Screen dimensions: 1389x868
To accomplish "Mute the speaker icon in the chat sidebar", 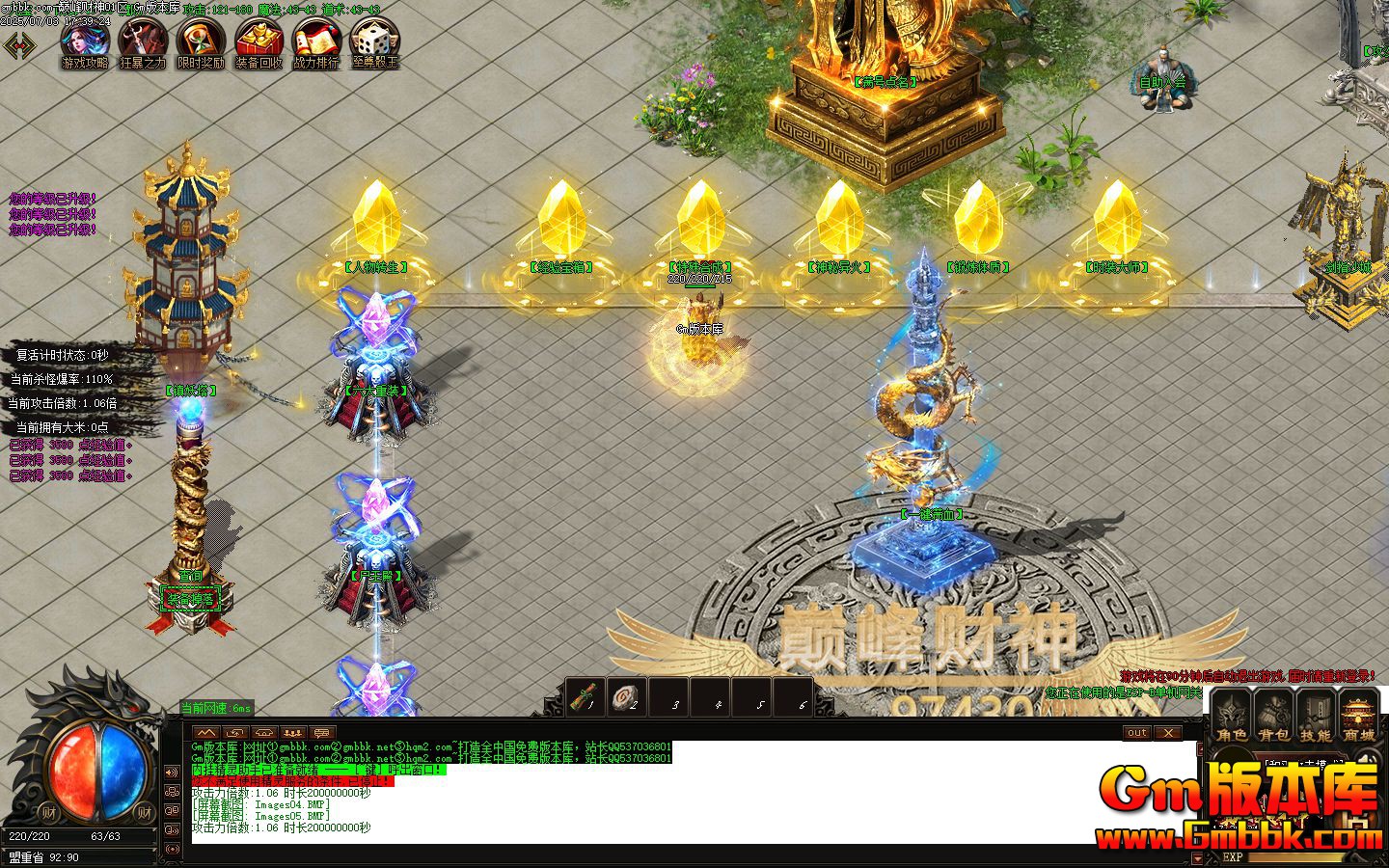I will [171, 772].
